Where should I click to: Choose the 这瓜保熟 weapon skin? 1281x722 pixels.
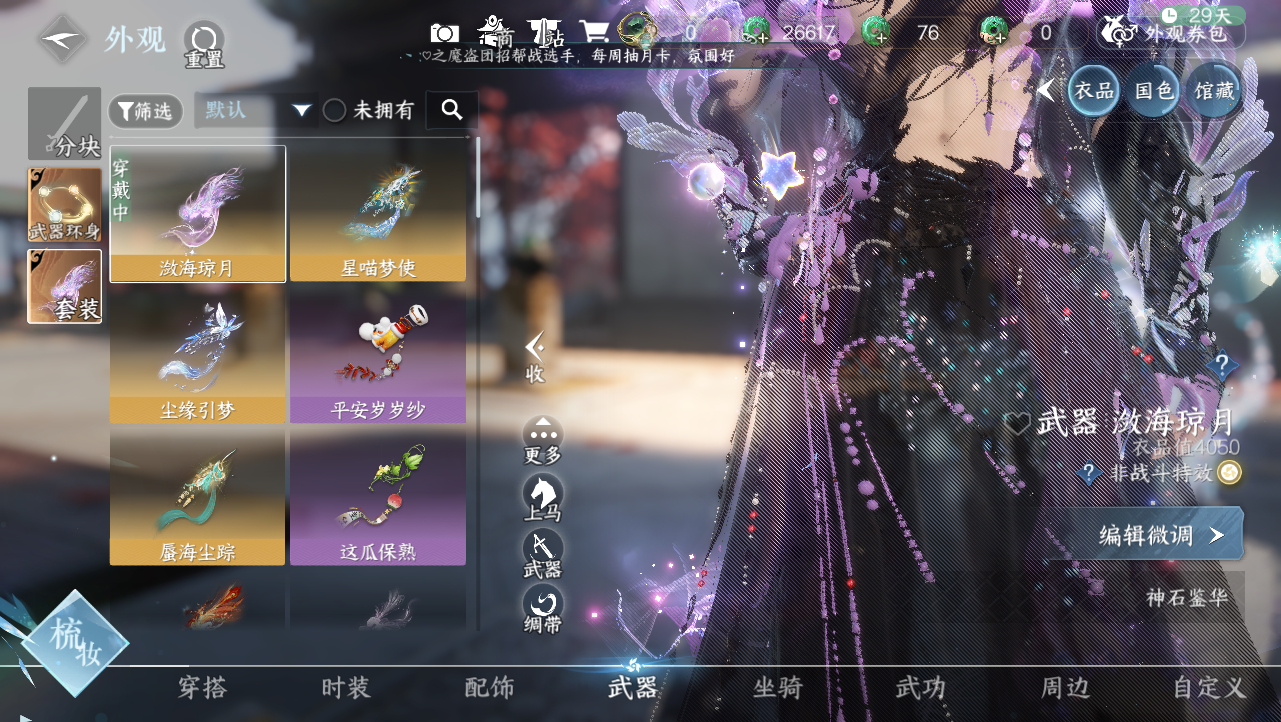[x=378, y=497]
